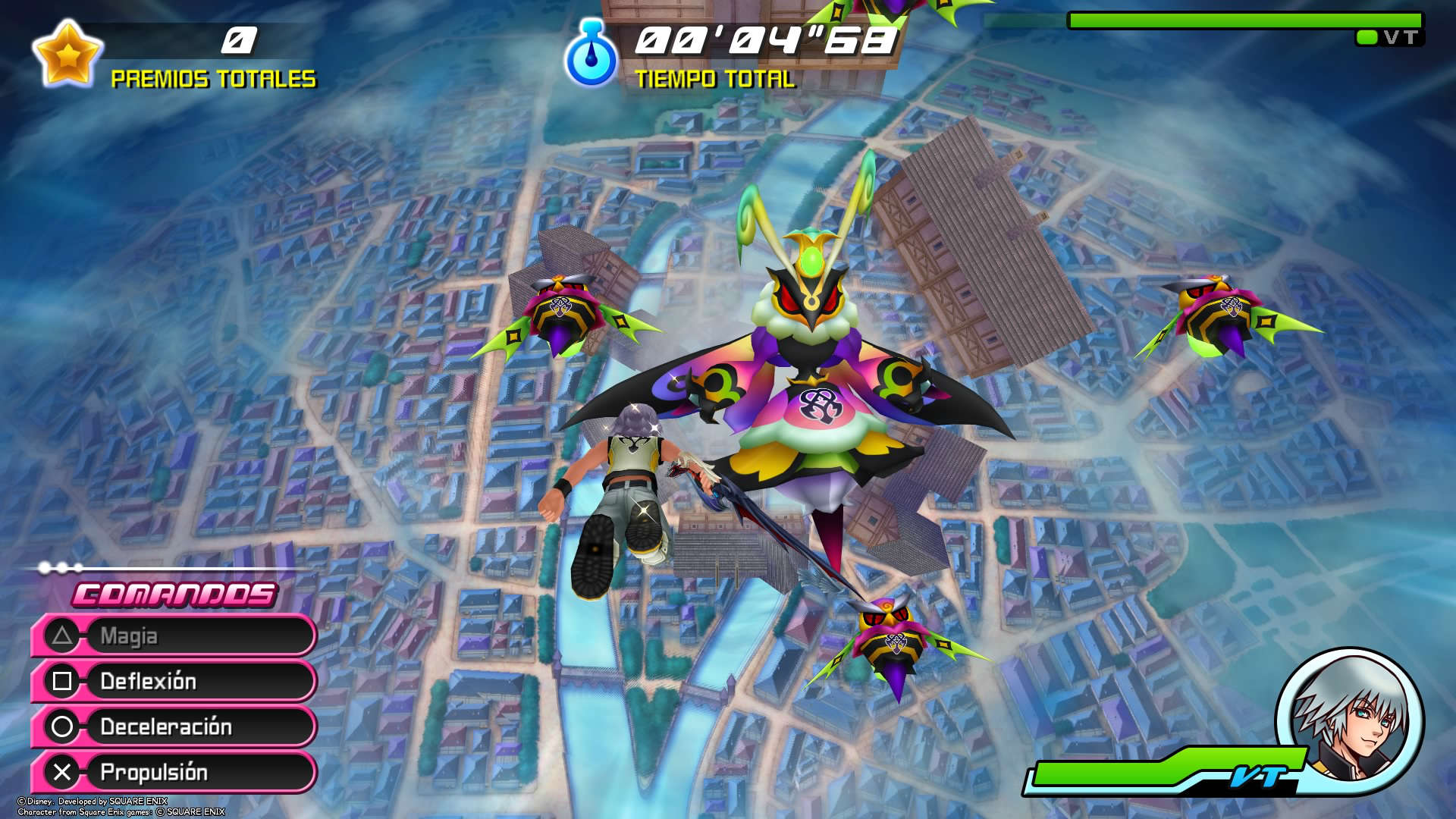Click the Triangle button icon beside Magia
This screenshot has width=1456, height=819.
point(63,636)
